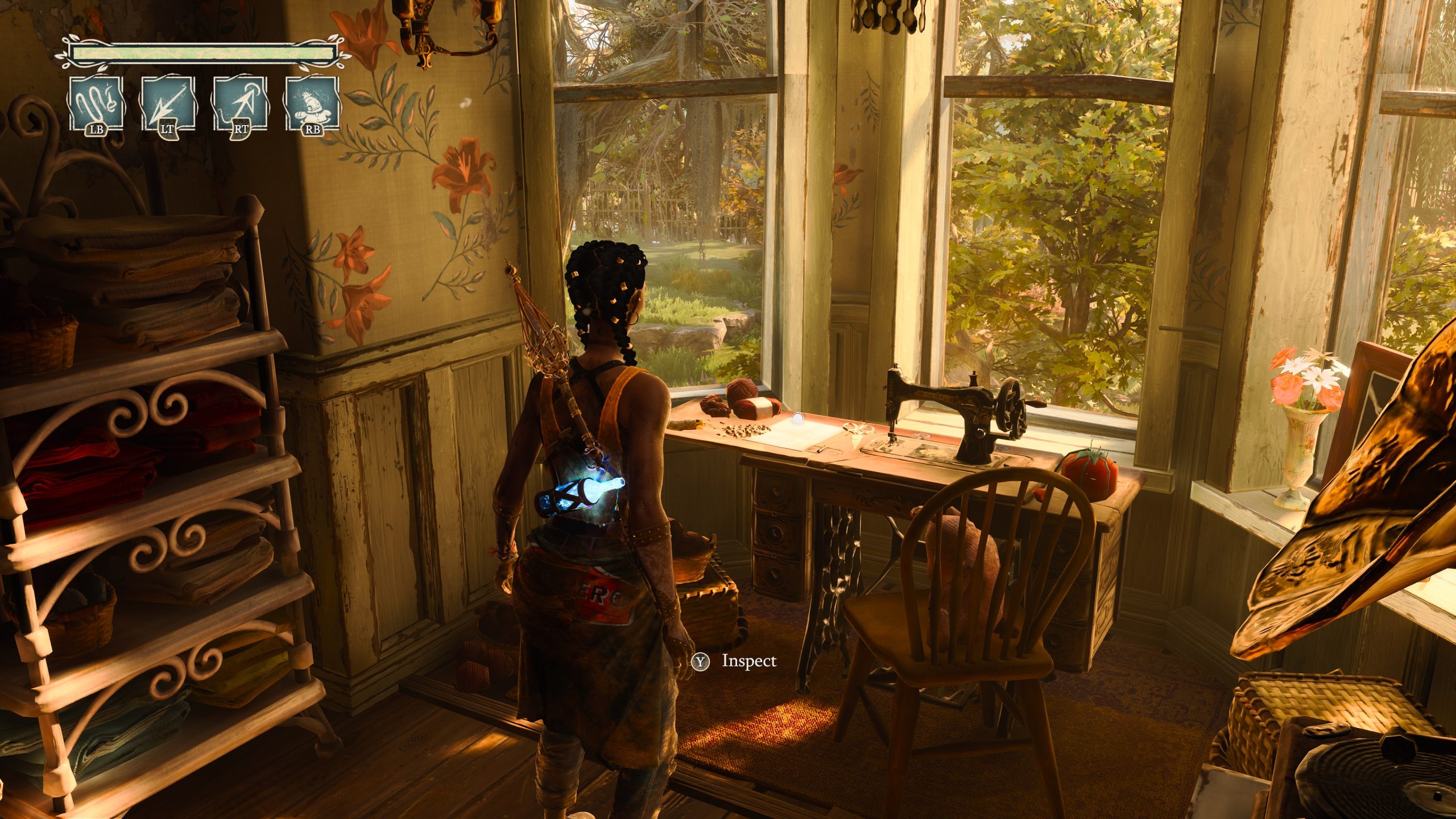Toggle the Inspect interaction prompt
This screenshot has width=1456, height=819.
coord(747,660)
